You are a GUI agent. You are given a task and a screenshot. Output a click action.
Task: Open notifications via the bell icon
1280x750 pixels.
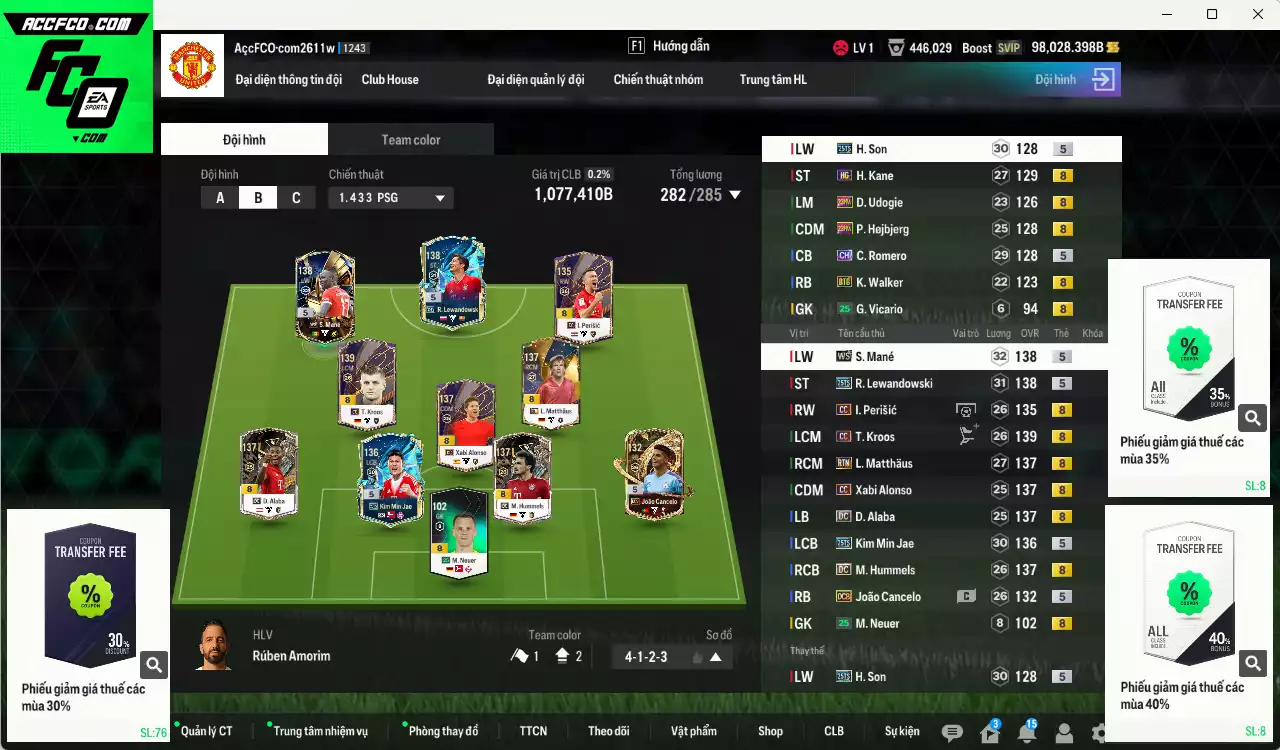[x=1027, y=731]
